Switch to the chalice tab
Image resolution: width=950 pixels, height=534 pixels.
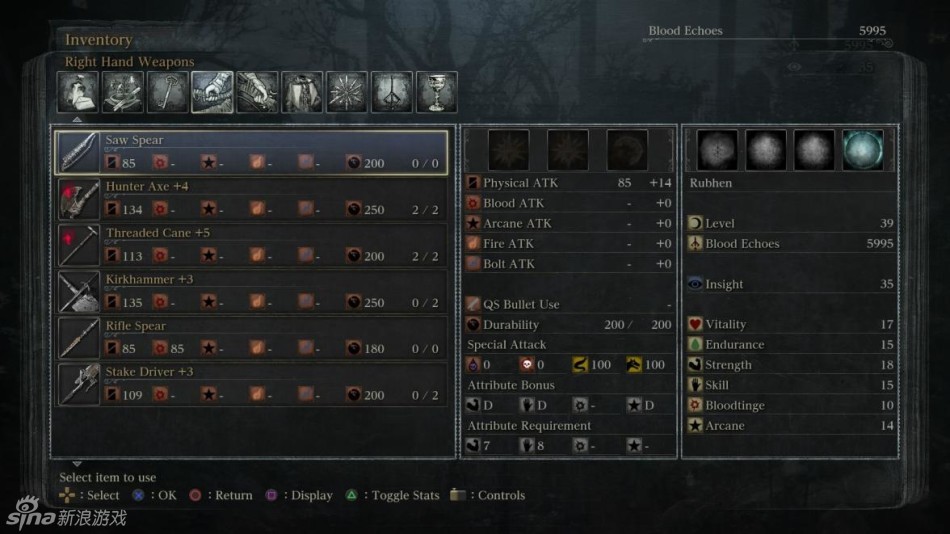point(437,92)
